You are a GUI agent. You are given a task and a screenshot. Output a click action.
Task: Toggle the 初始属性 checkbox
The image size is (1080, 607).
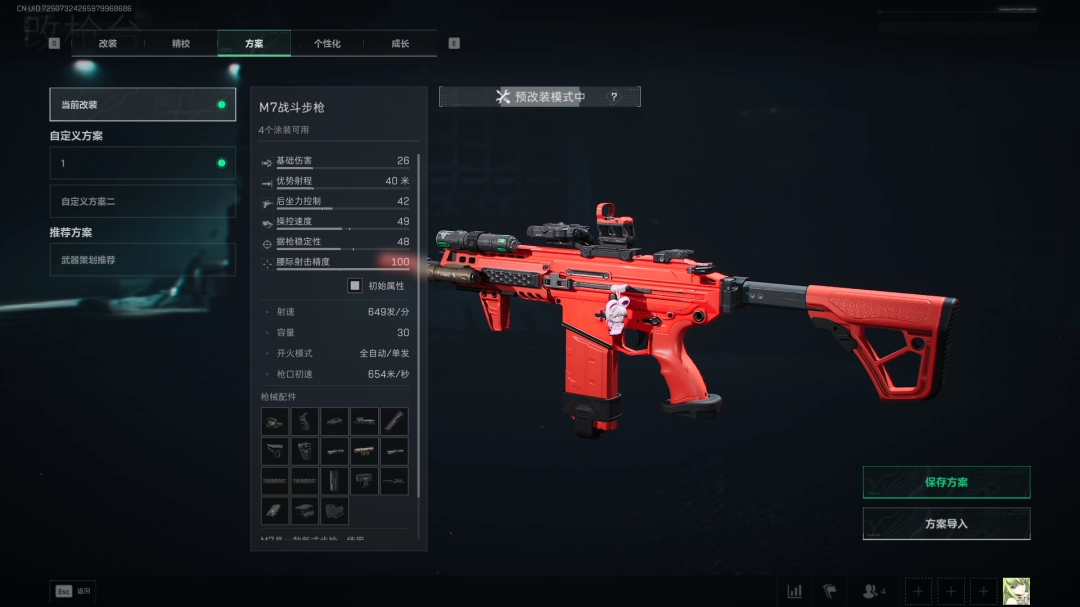pos(355,286)
